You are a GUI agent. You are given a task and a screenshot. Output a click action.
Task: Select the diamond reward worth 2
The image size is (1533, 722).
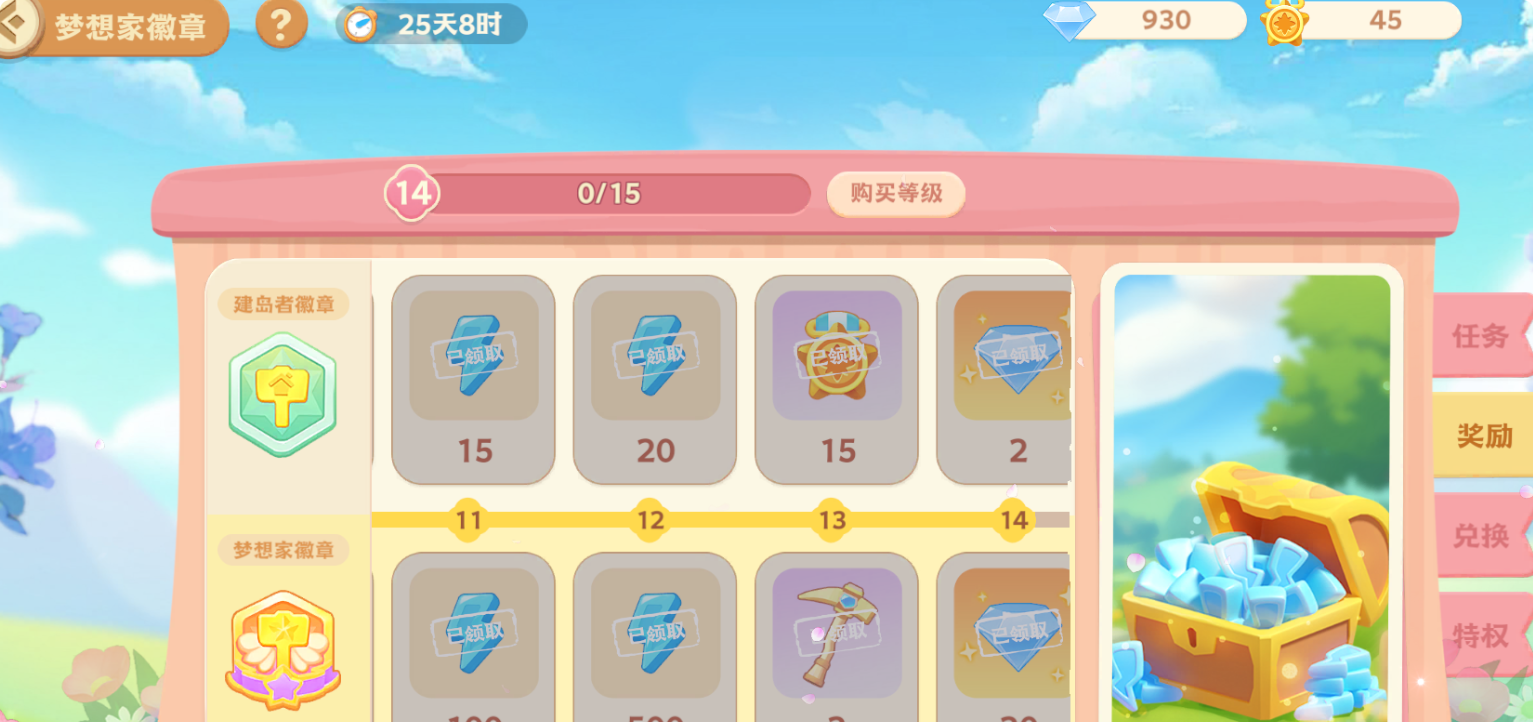pyautogui.click(x=1017, y=380)
